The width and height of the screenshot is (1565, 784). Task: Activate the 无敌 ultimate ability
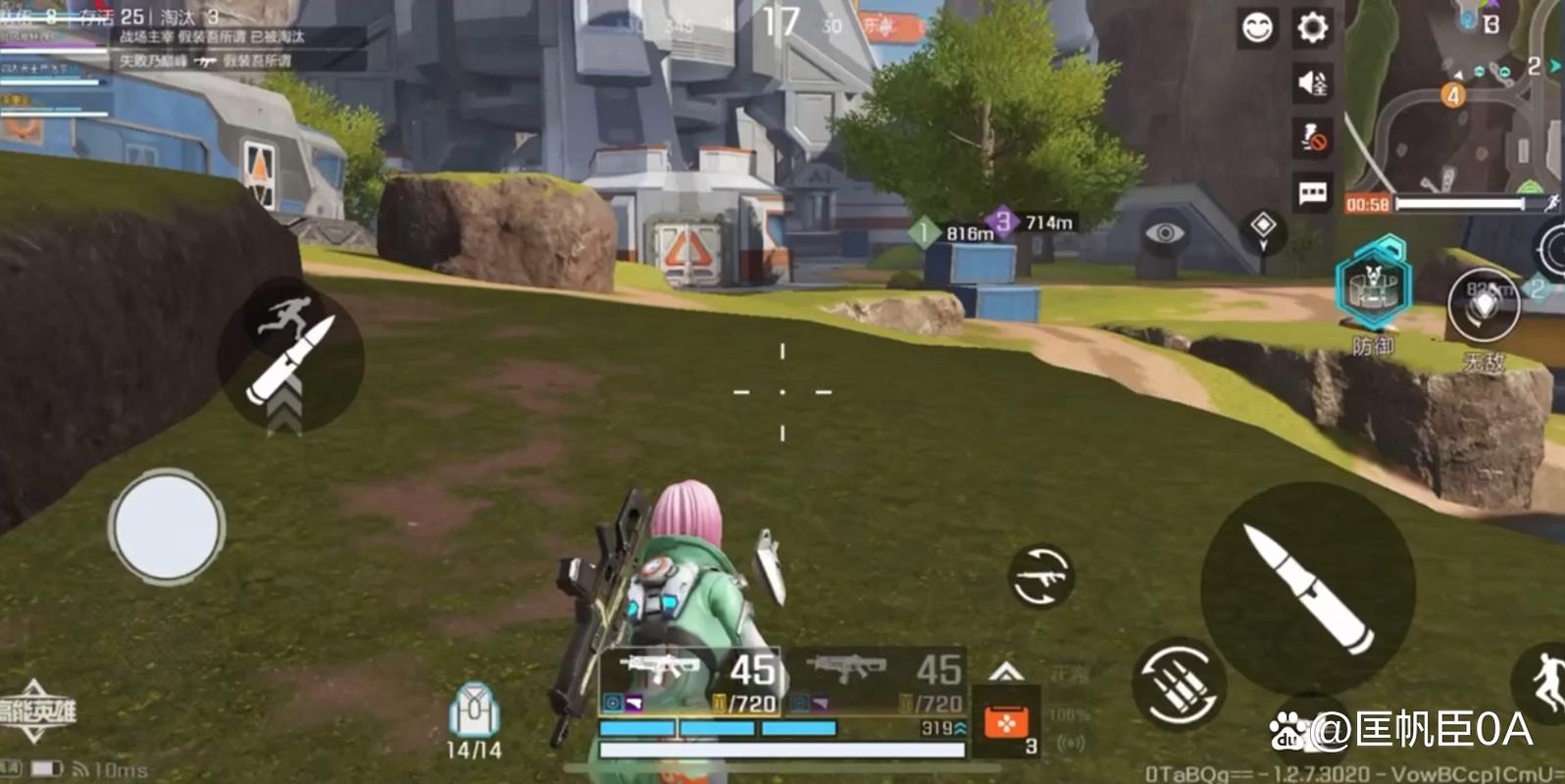tap(1484, 306)
